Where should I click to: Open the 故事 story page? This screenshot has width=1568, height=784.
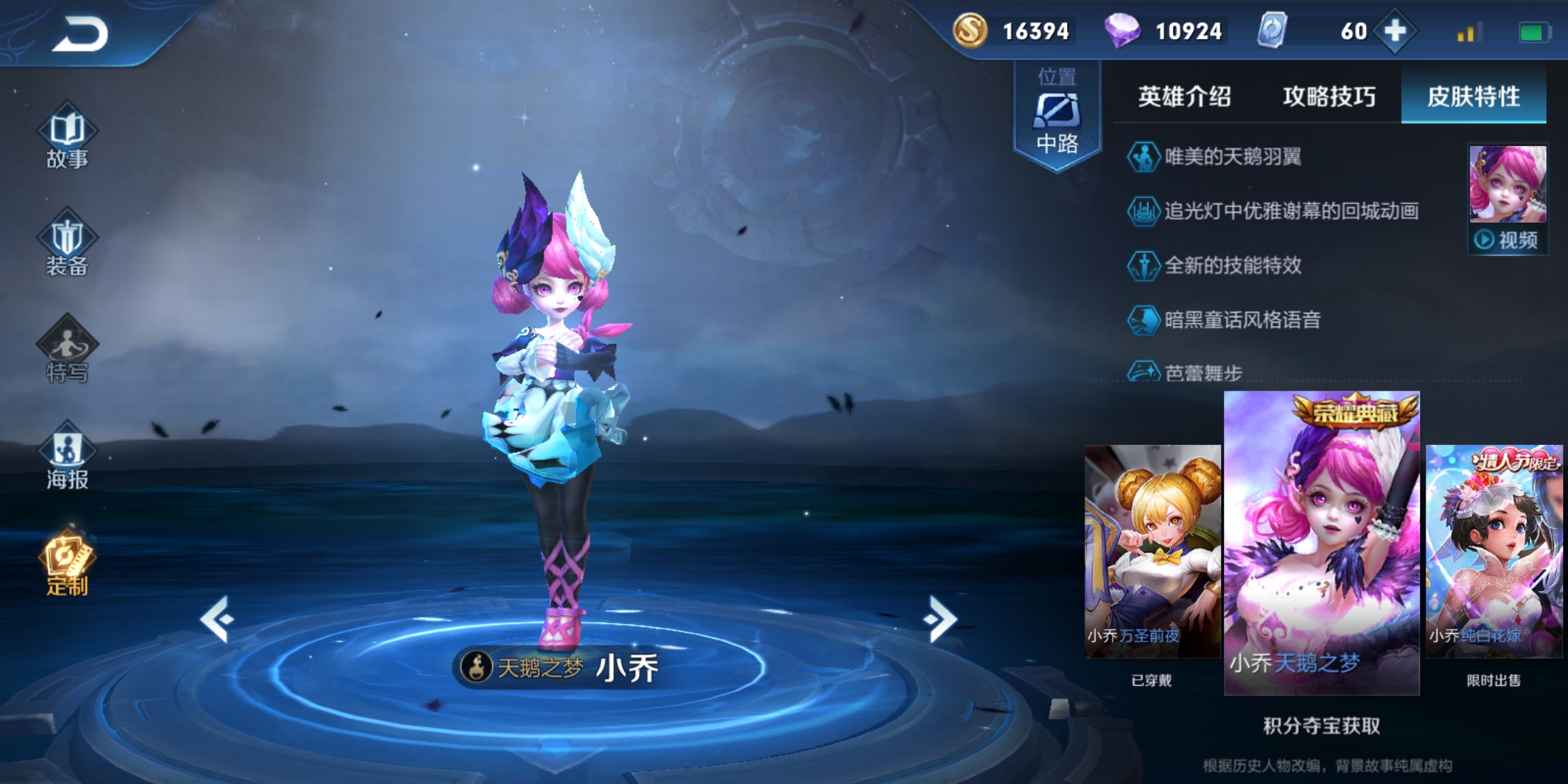click(68, 139)
